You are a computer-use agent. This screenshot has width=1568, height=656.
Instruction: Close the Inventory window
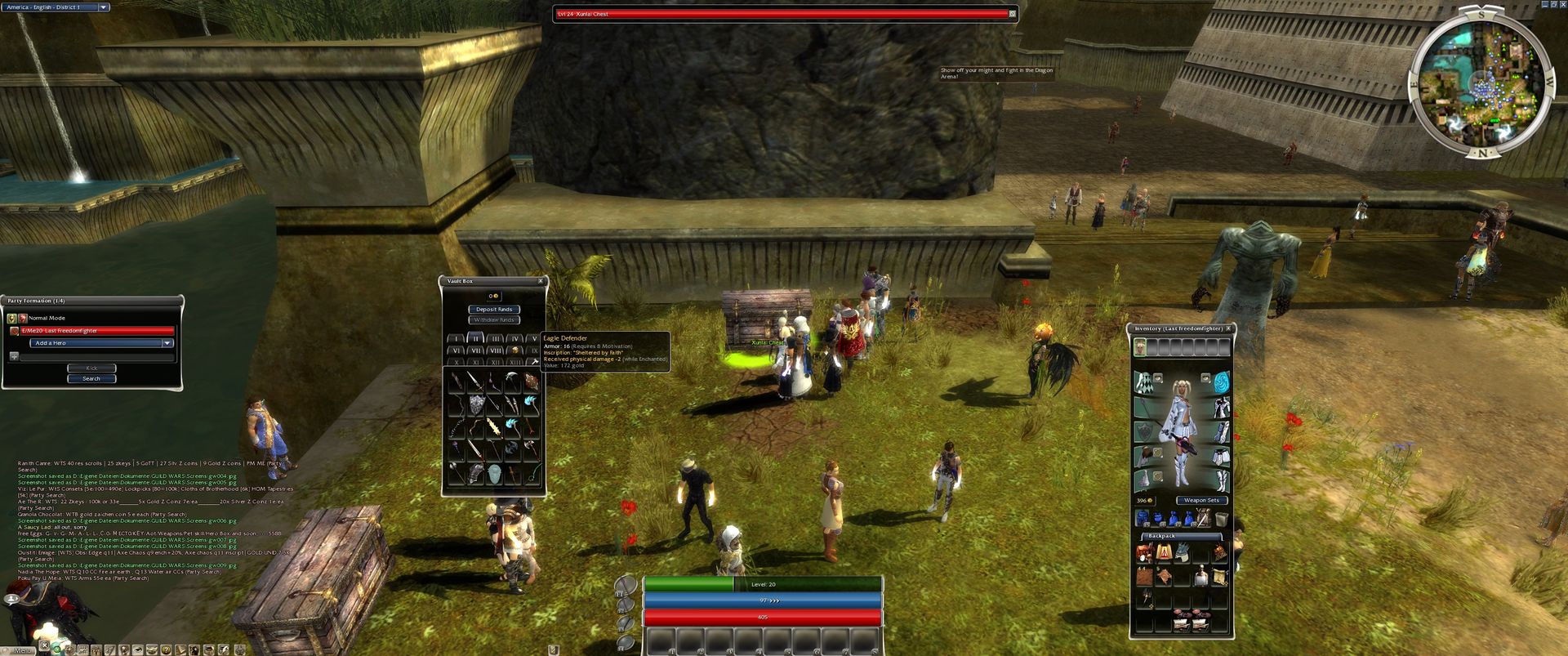pos(1228,328)
